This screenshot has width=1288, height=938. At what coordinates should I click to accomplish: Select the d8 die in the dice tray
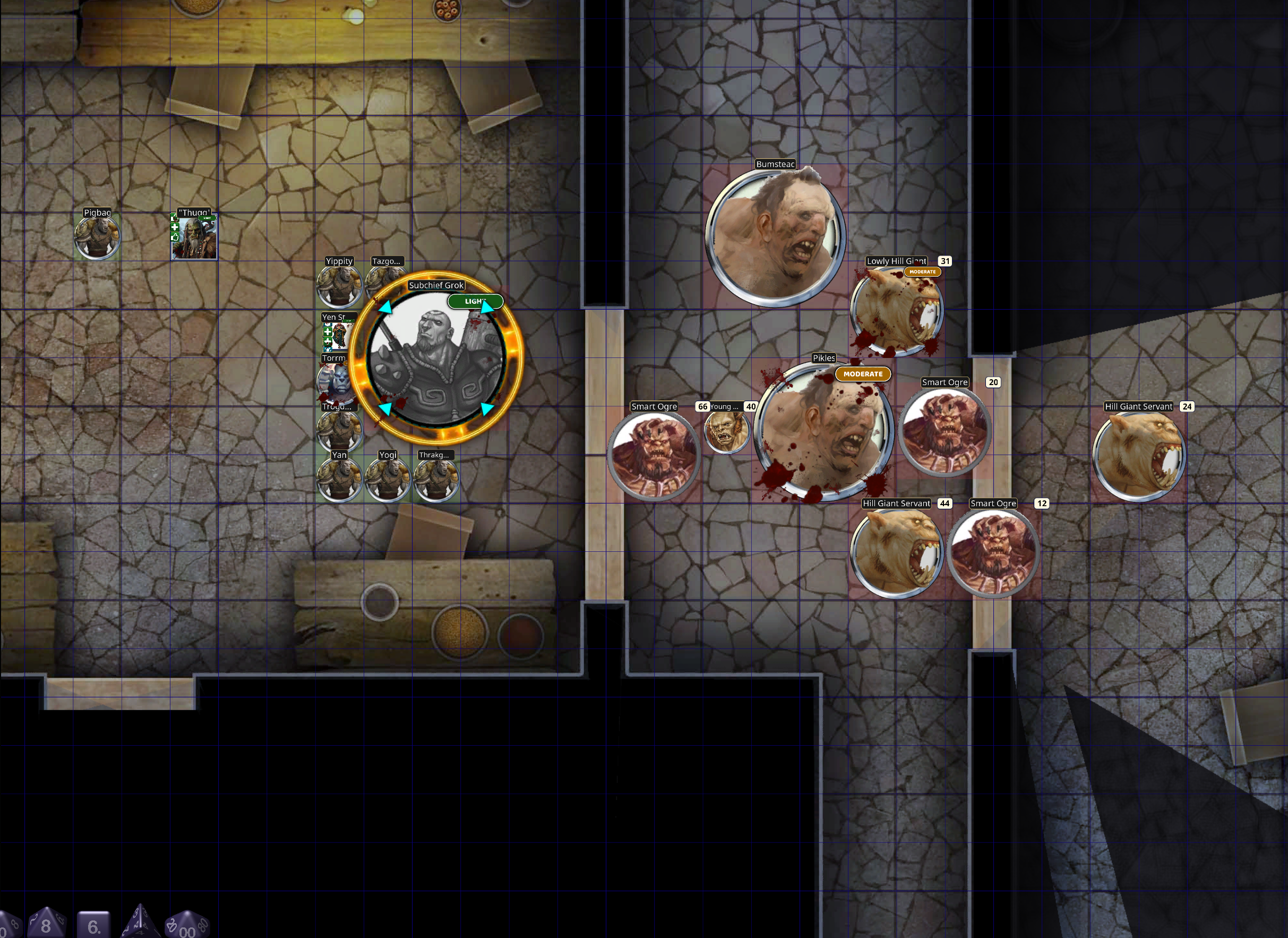click(x=46, y=926)
